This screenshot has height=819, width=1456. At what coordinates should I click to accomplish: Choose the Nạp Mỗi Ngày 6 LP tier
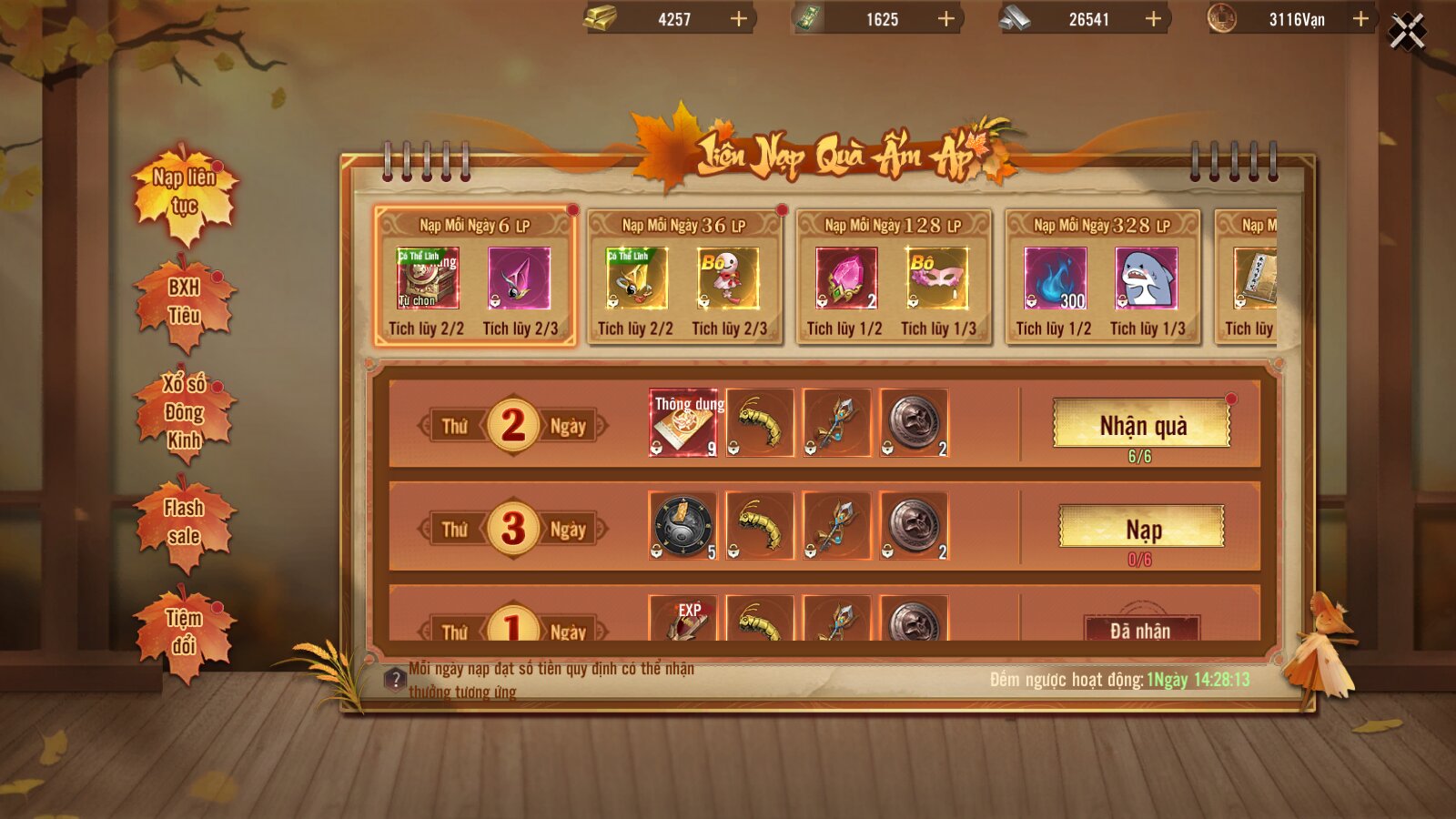tap(474, 276)
